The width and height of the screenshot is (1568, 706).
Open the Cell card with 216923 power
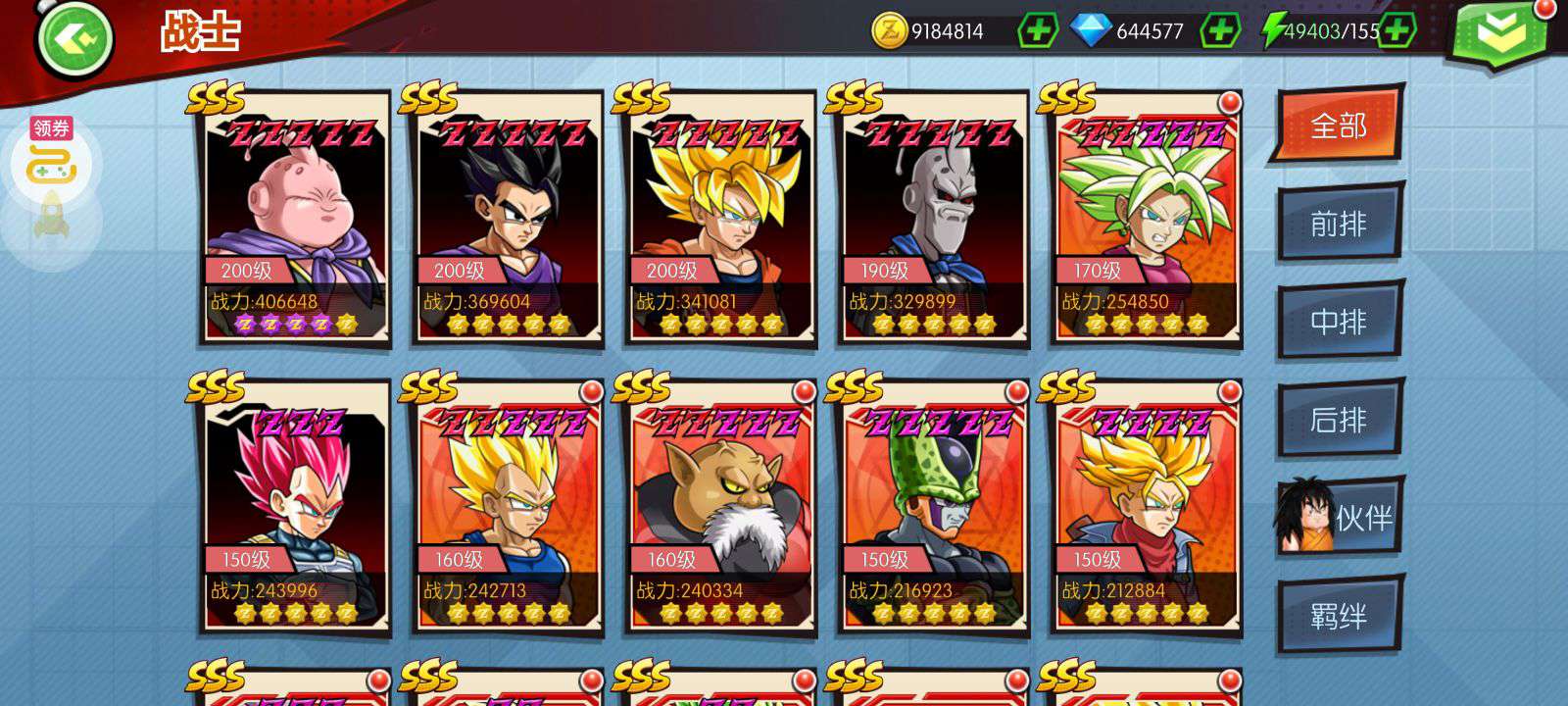point(932,507)
